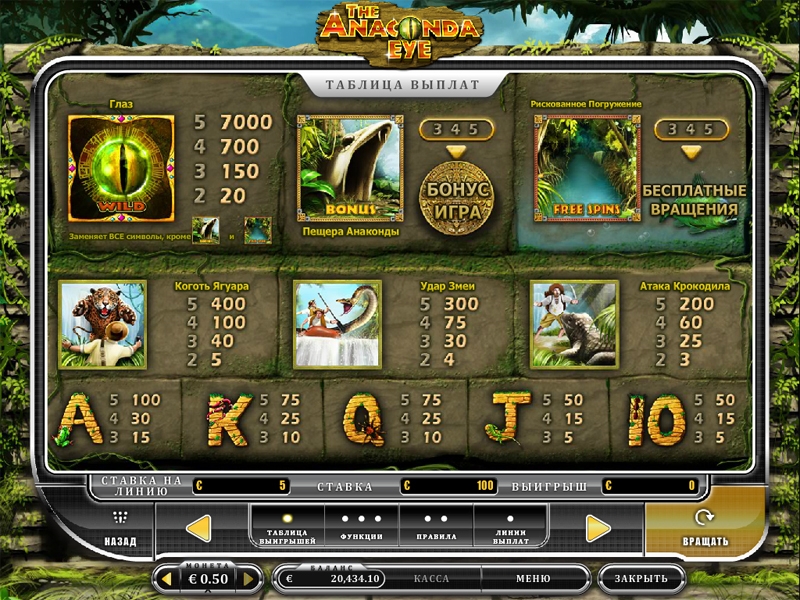800x600 pixels.
Task: Open the Касса cashier
Action: [x=431, y=578]
